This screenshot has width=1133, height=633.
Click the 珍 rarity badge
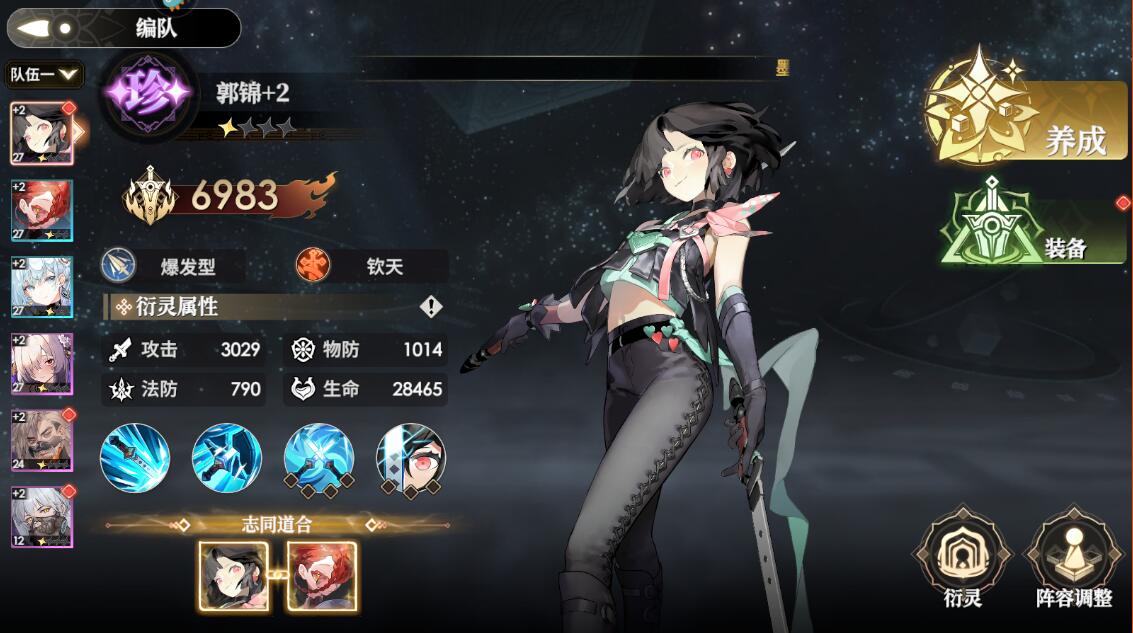tap(149, 94)
